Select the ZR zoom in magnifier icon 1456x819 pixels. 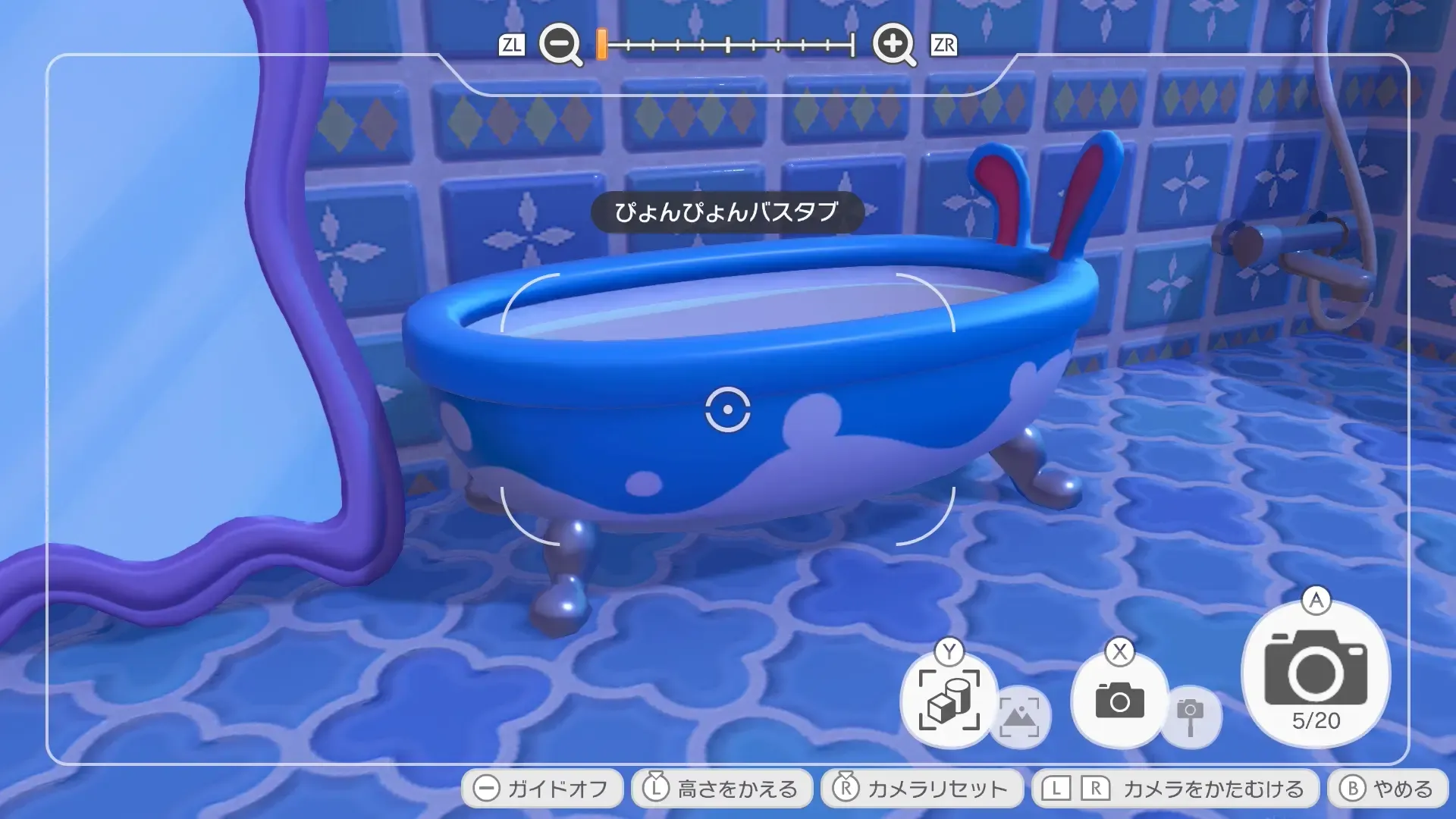click(893, 45)
